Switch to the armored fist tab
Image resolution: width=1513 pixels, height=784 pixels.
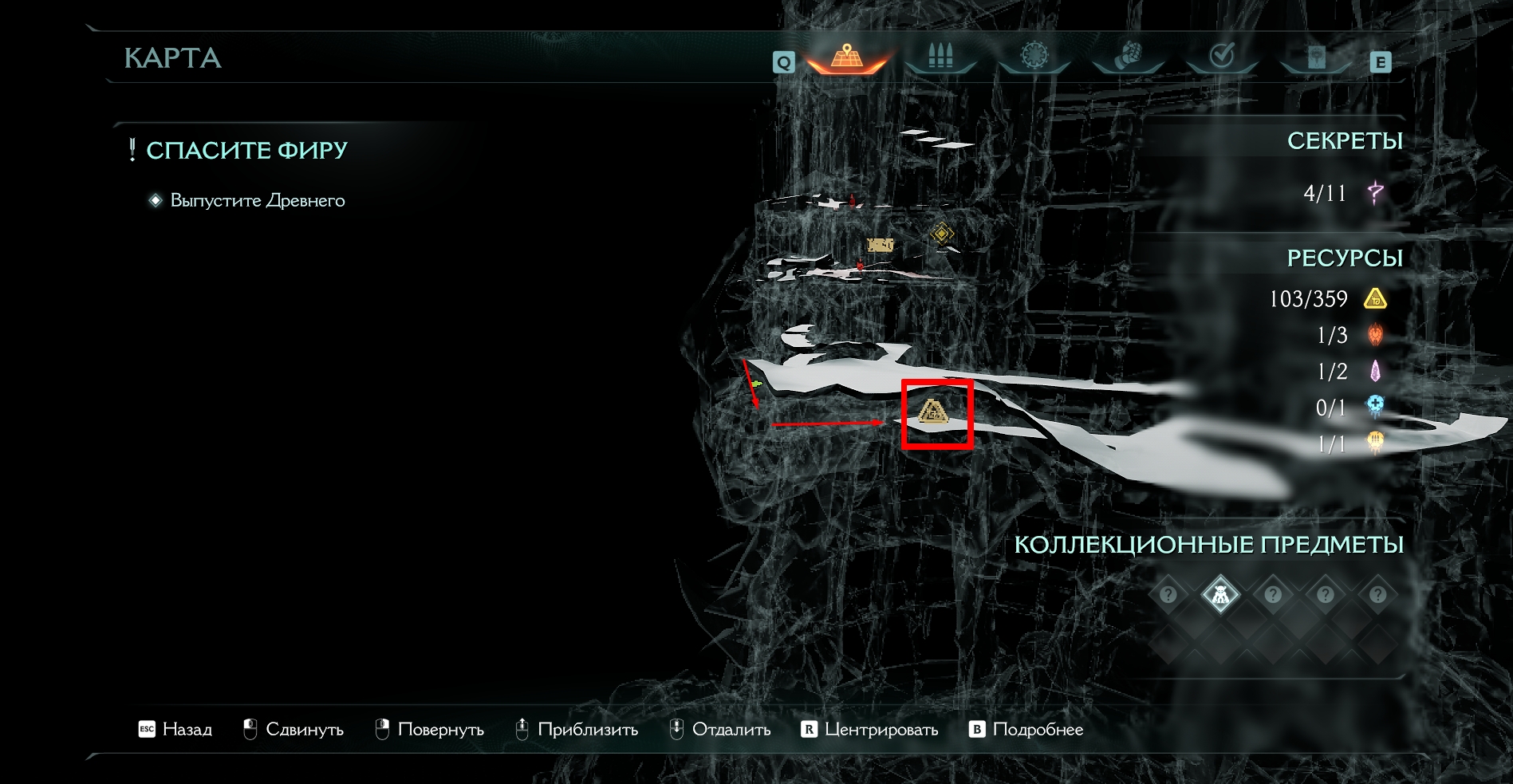click(x=1127, y=57)
